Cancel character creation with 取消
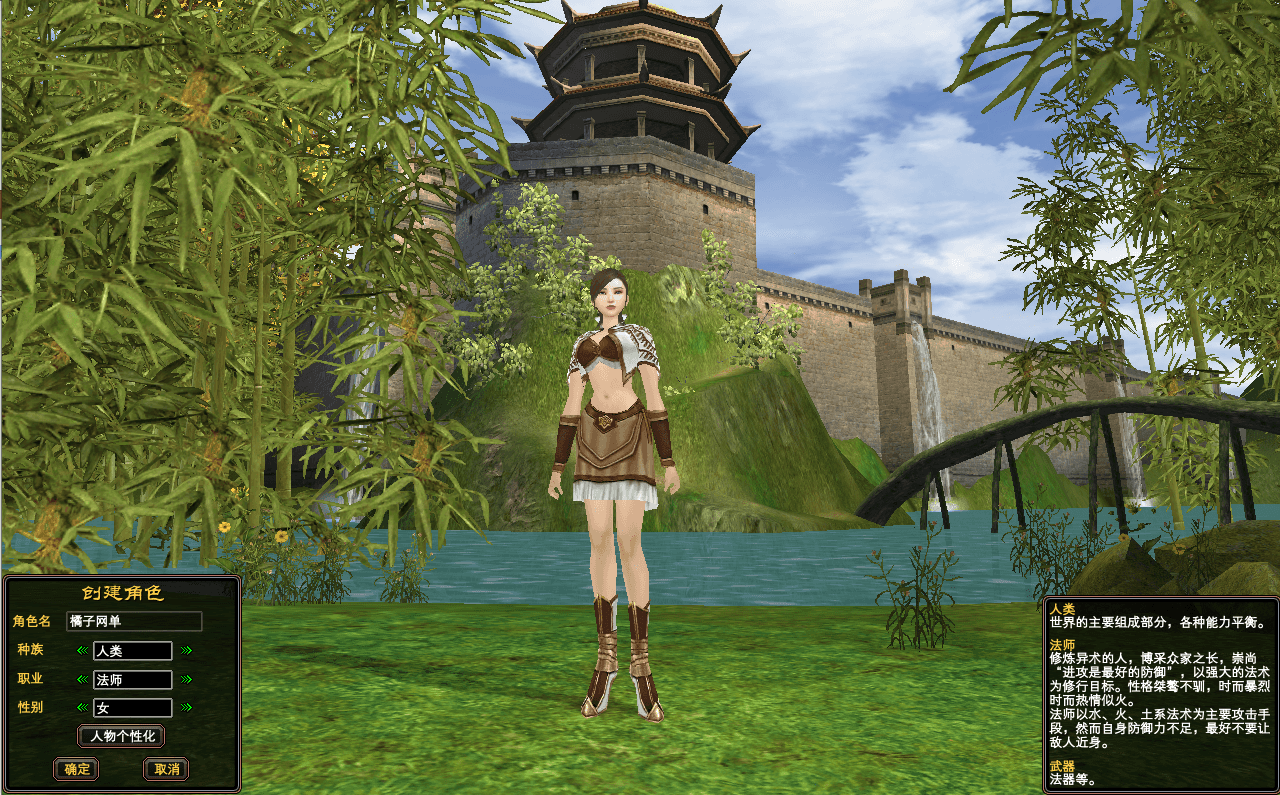This screenshot has width=1280, height=795. (165, 770)
